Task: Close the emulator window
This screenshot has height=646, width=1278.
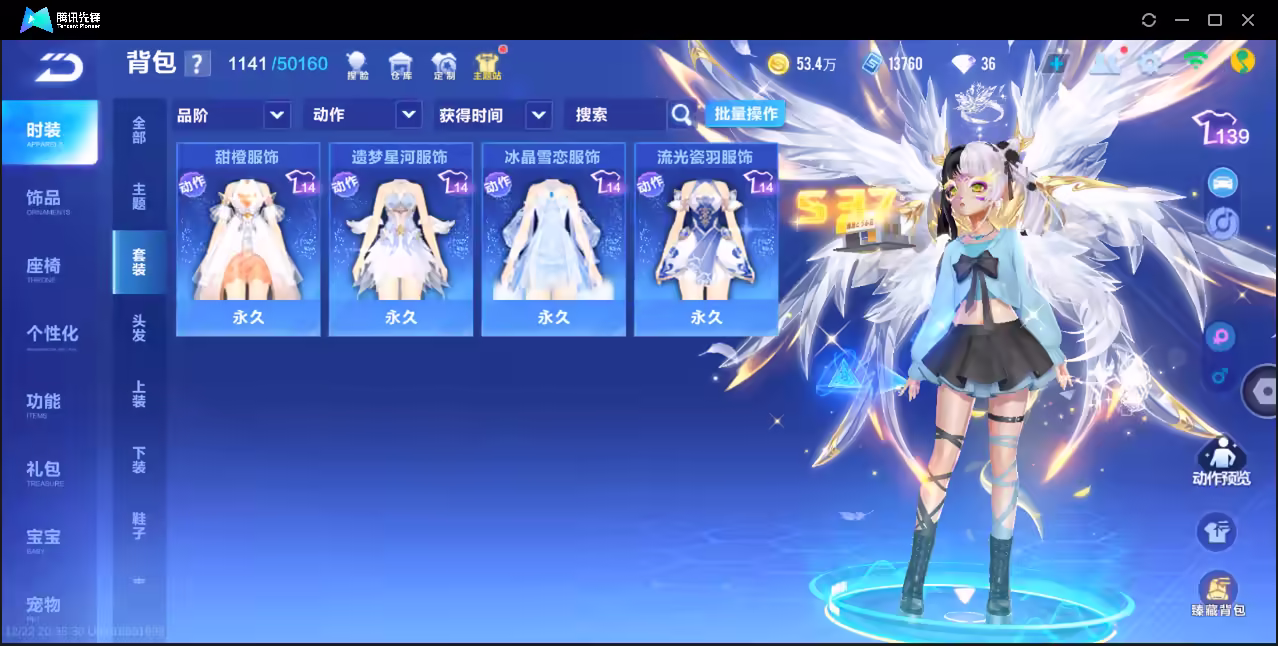Action: coord(1248,20)
